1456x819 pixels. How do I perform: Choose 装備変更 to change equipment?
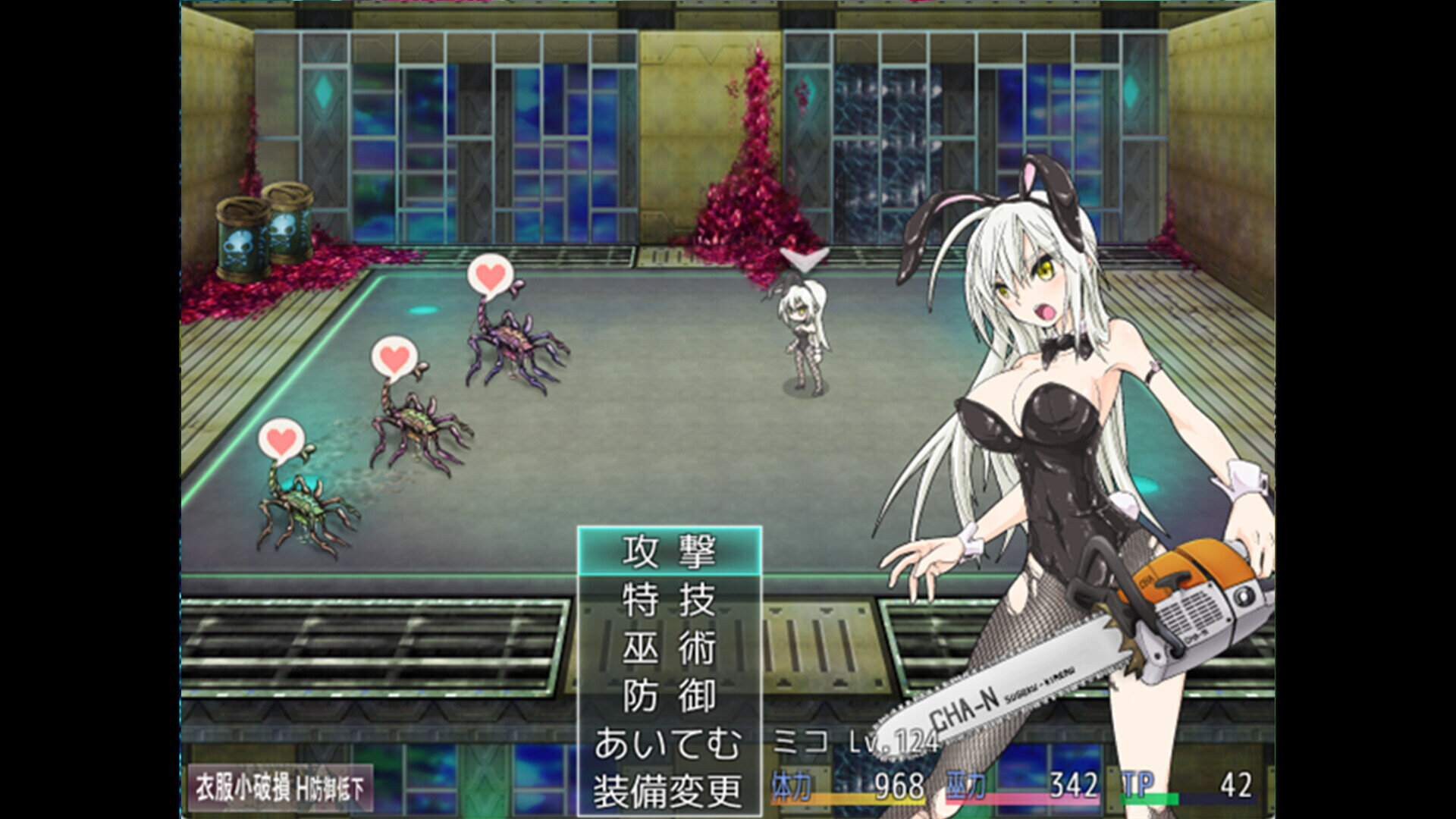(x=667, y=792)
